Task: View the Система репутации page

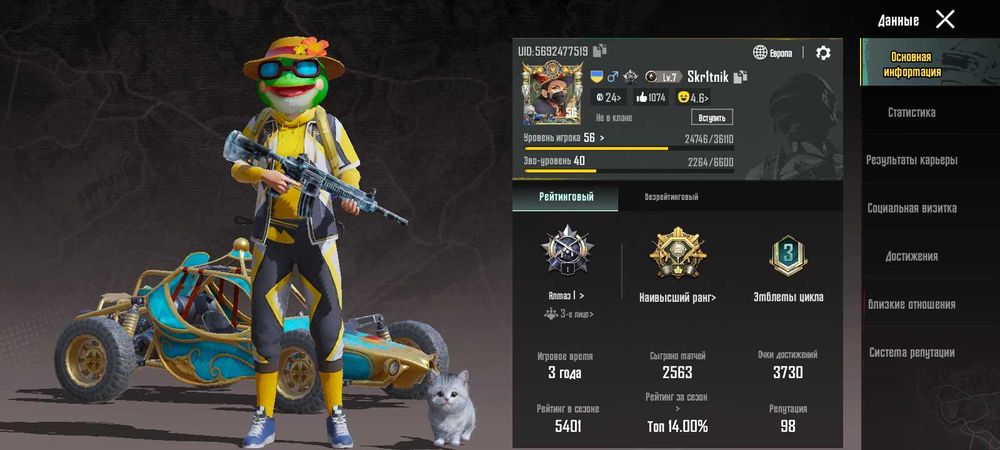Action: point(911,352)
